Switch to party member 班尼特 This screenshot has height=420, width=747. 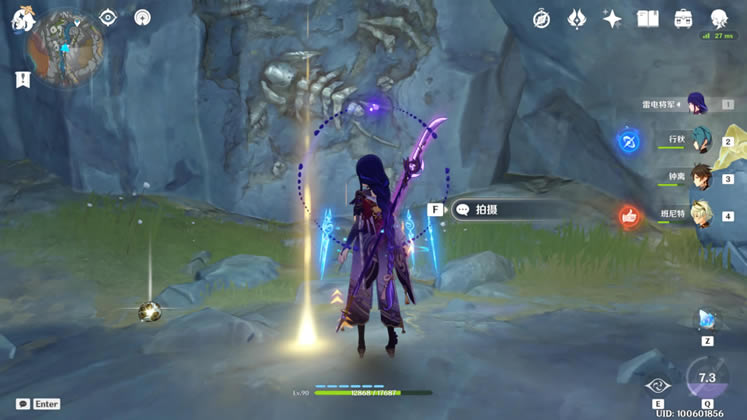click(700, 214)
